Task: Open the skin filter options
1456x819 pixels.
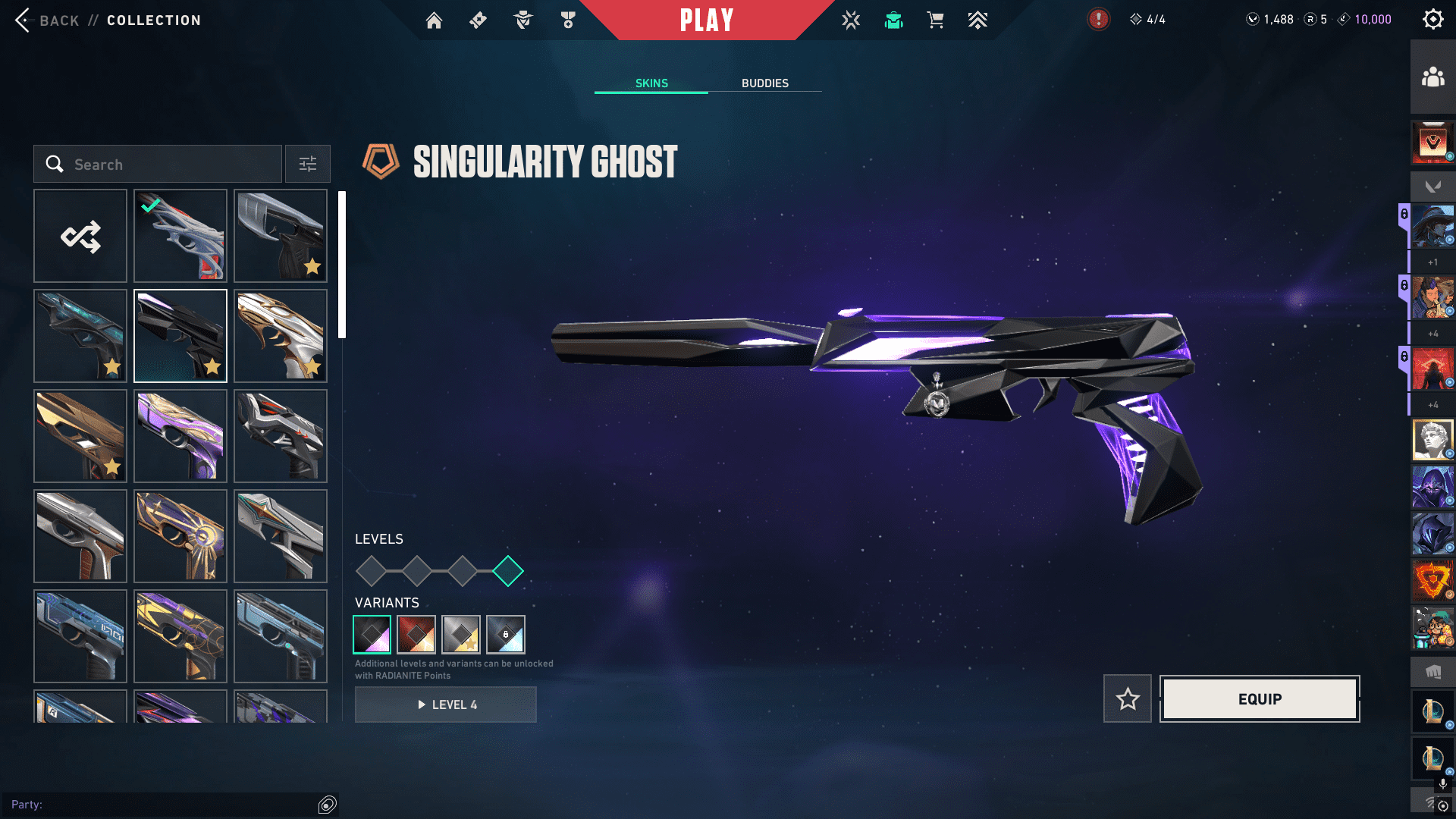Action: [x=308, y=165]
